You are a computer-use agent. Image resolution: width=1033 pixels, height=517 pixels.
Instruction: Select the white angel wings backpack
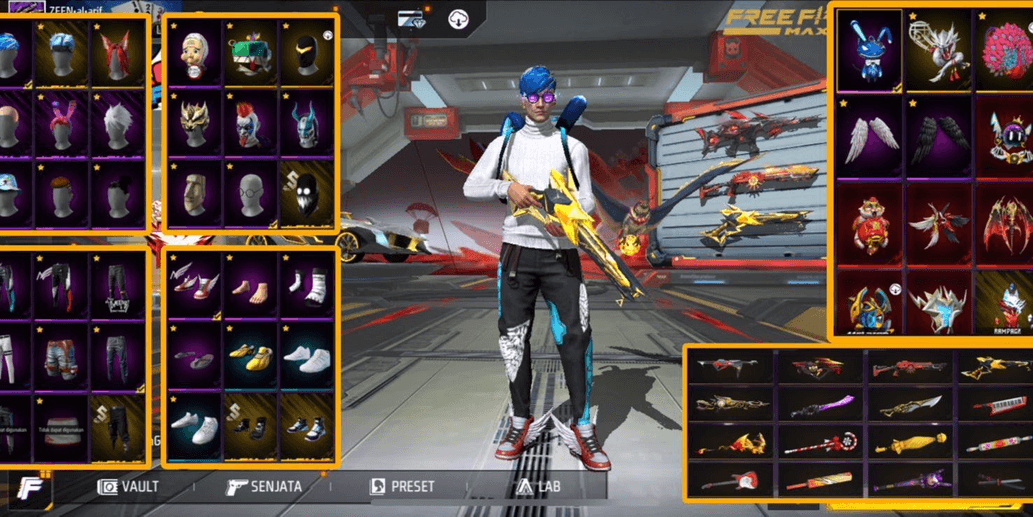coord(868,136)
